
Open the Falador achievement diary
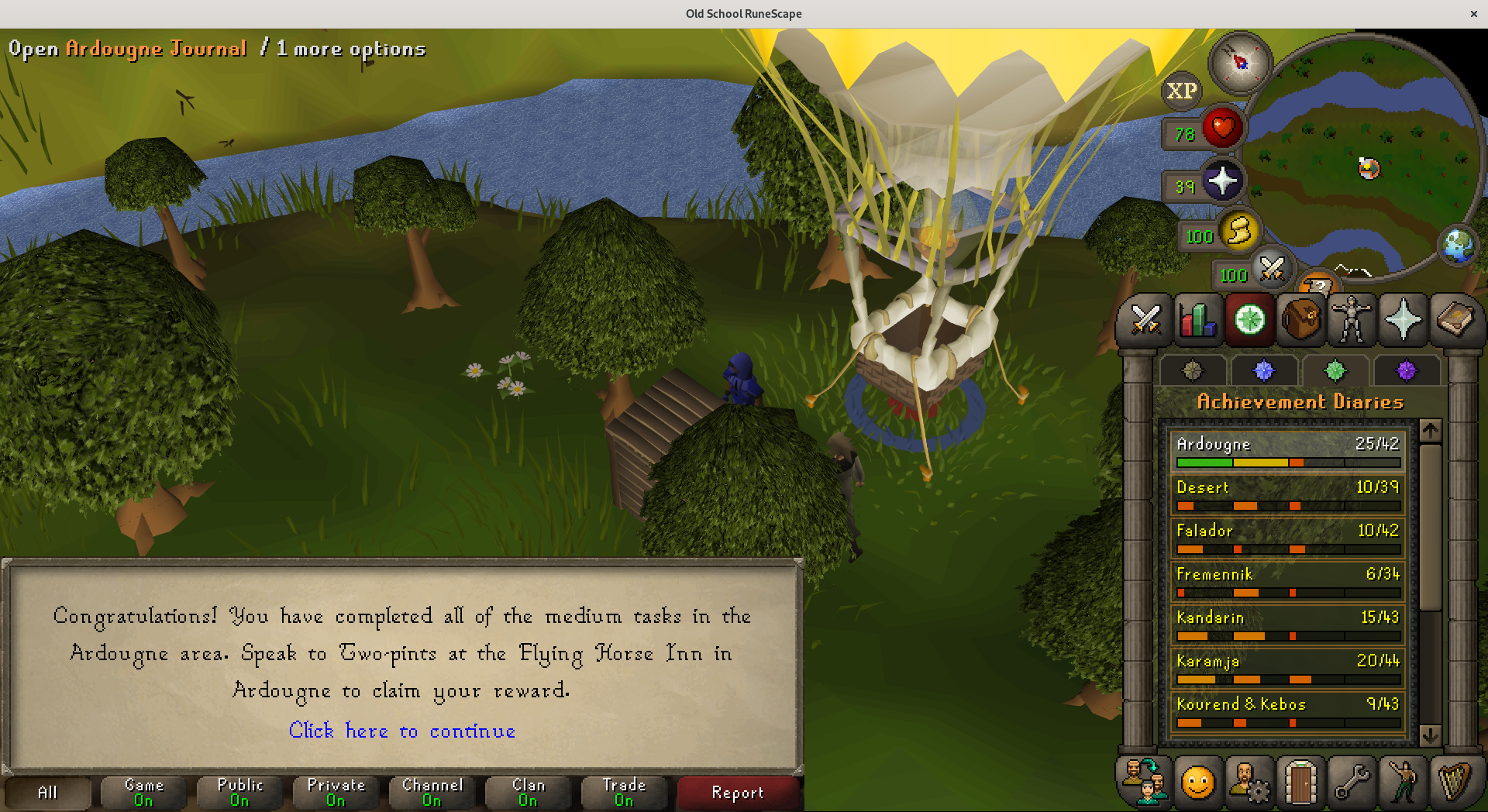click(x=1287, y=537)
